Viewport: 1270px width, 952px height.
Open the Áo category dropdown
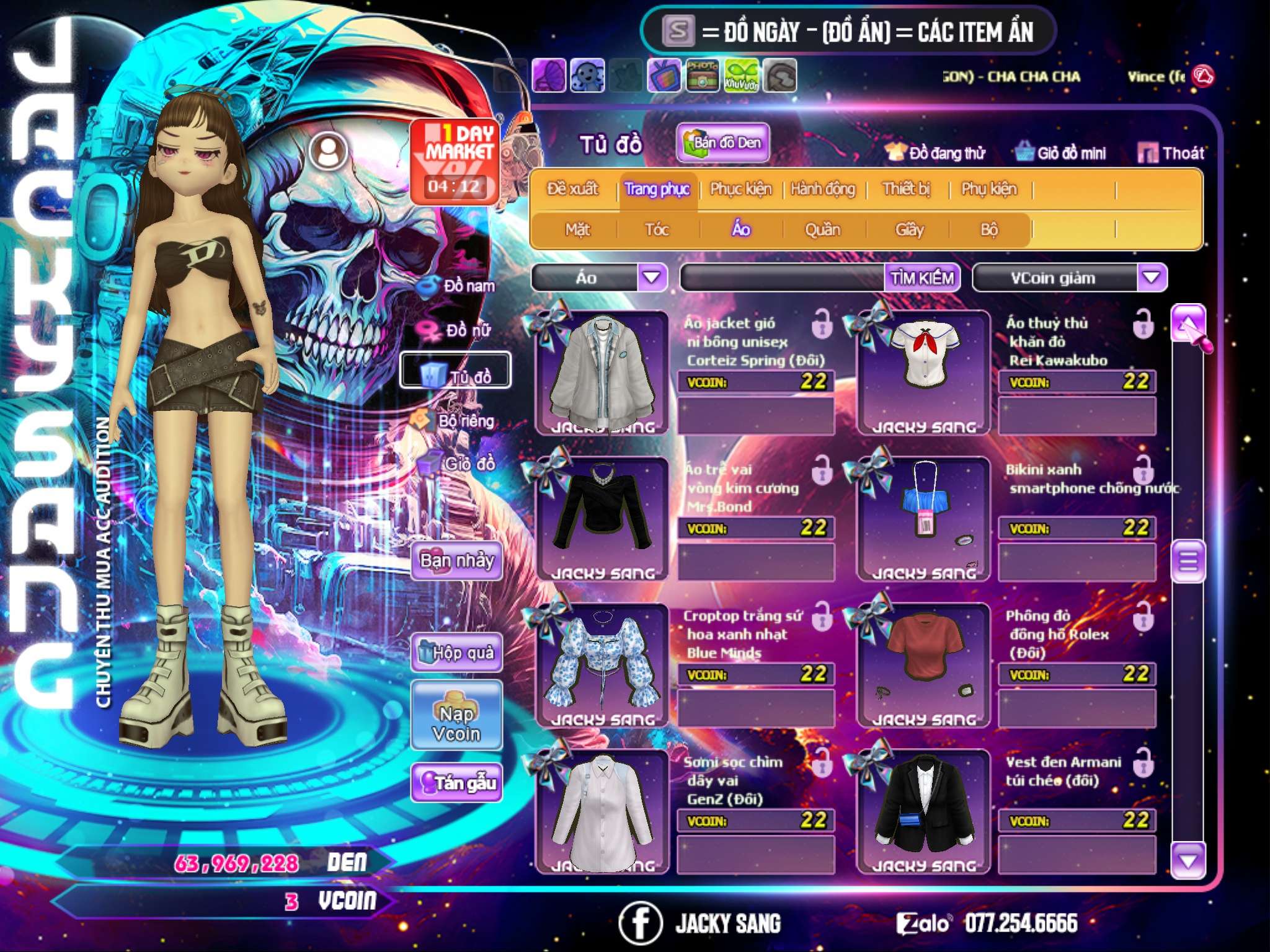[x=652, y=278]
